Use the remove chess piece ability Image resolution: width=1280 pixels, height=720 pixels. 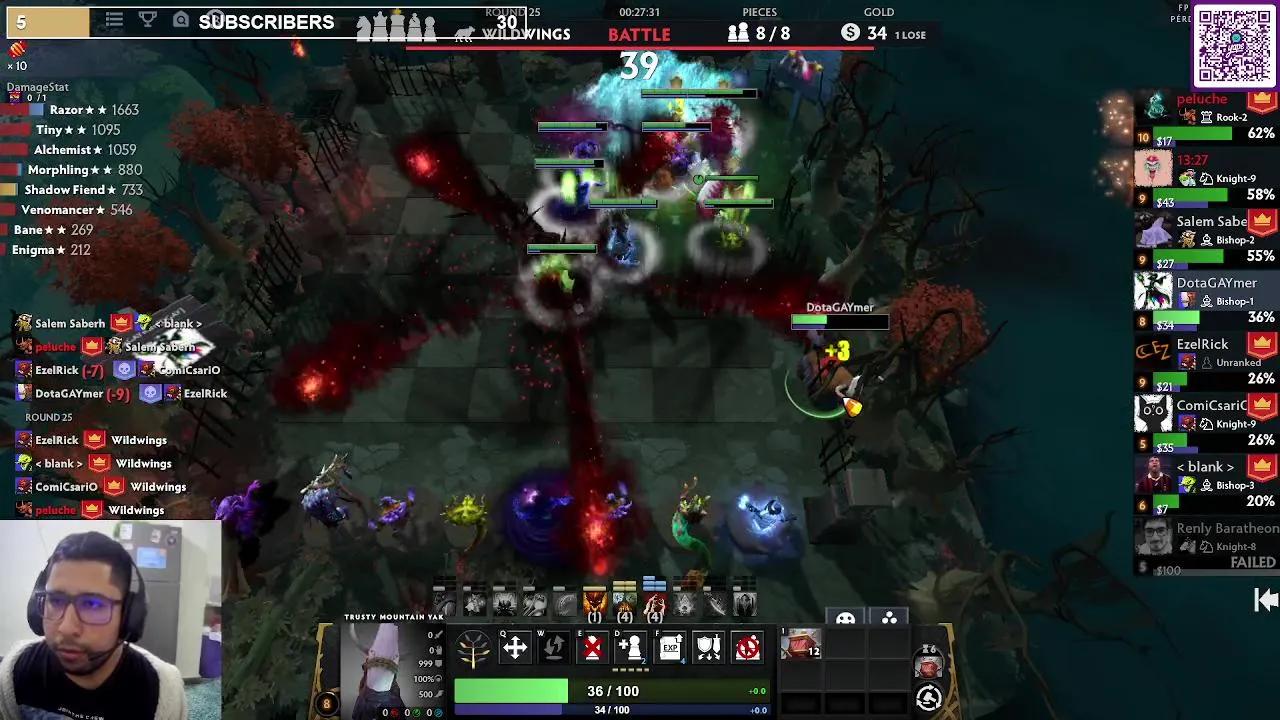592,648
